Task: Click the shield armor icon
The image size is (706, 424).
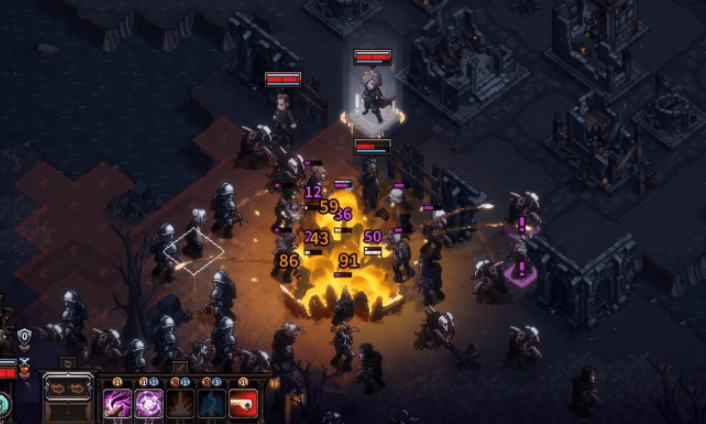Action: [x=24, y=337]
